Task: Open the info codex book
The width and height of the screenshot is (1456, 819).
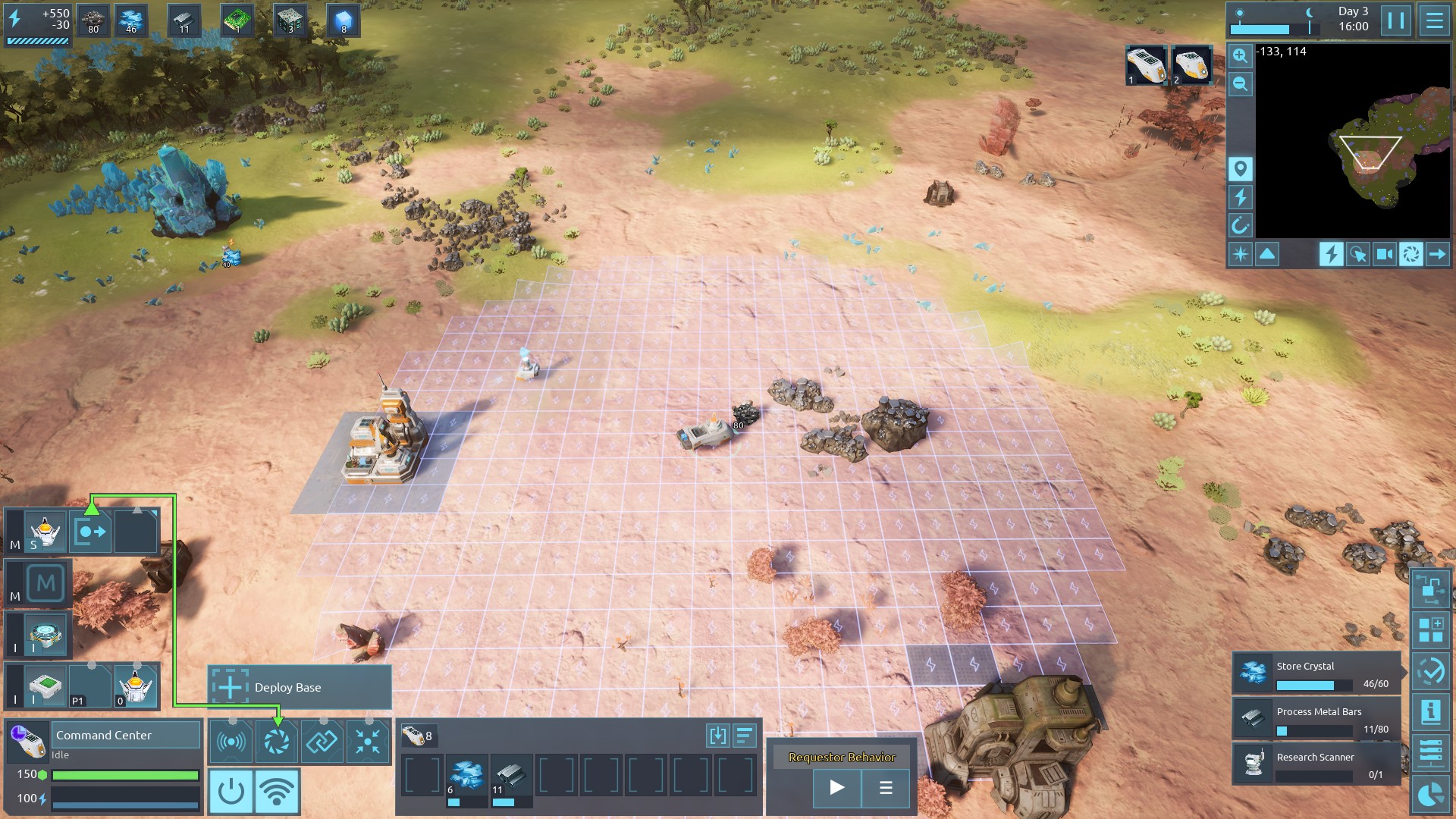Action: [x=1431, y=711]
